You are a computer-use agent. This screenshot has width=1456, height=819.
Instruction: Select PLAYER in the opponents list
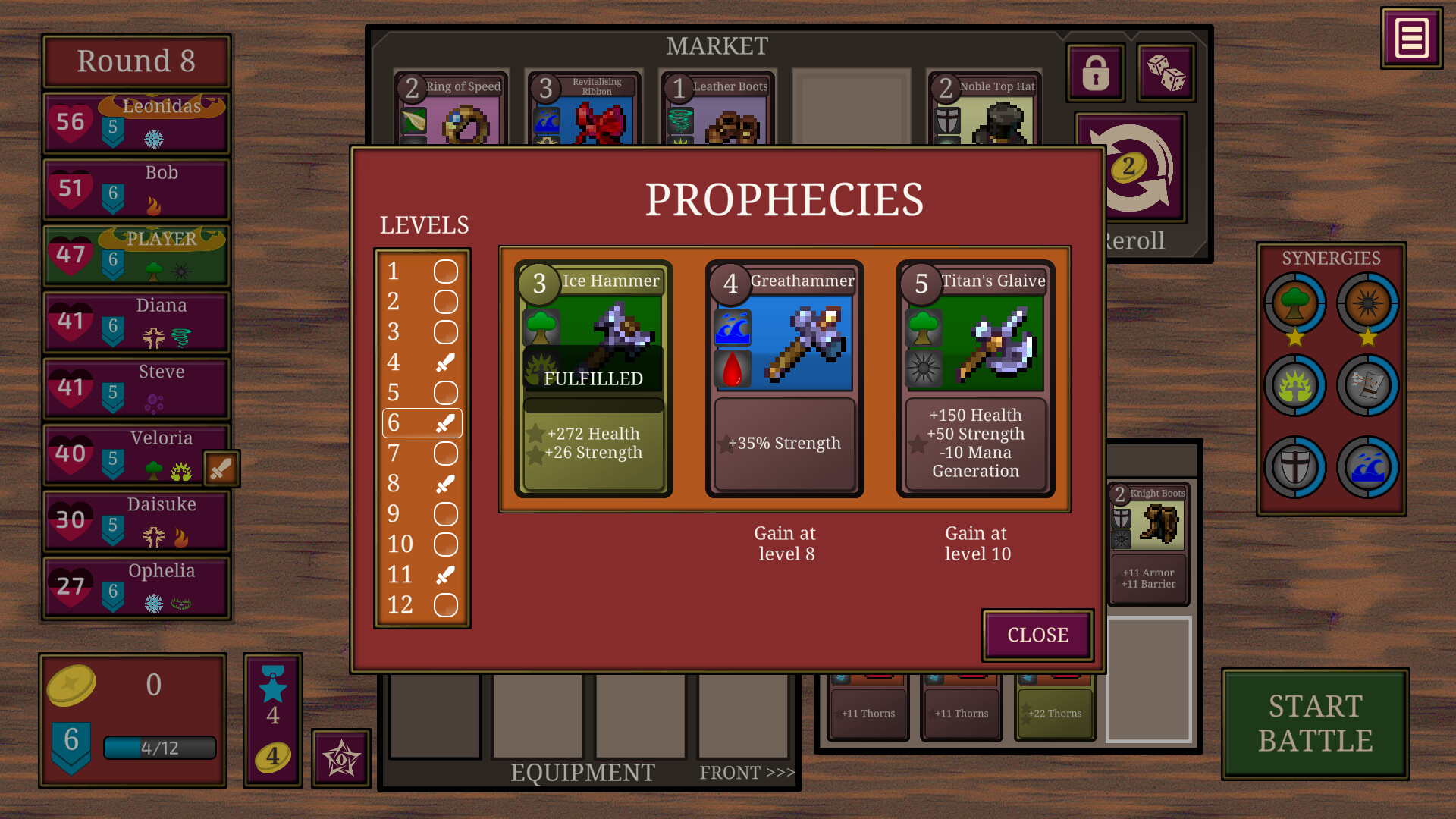pyautogui.click(x=135, y=255)
